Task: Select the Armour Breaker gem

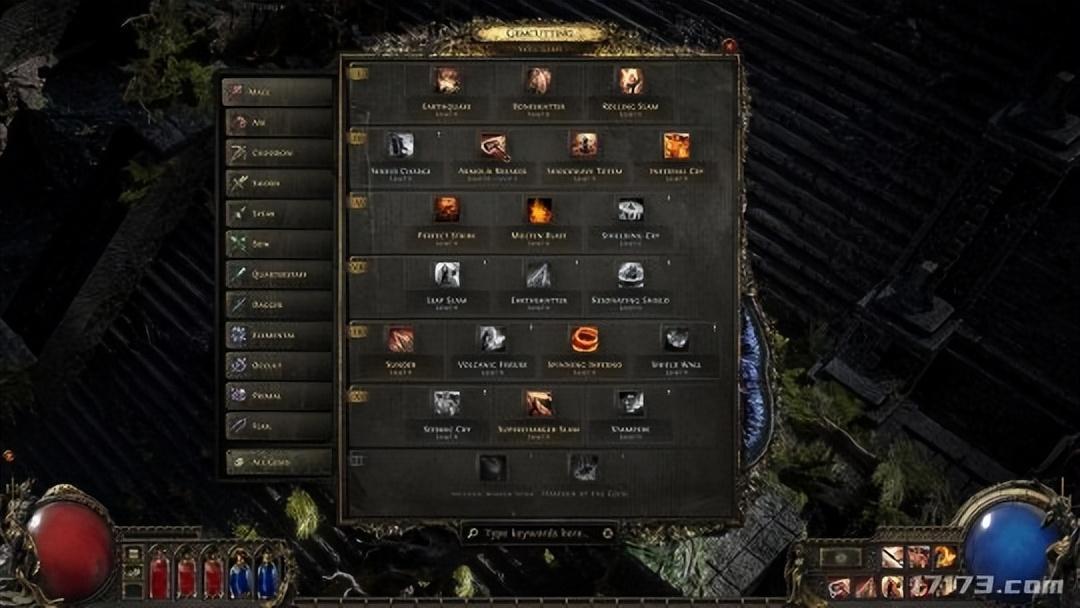Action: pyautogui.click(x=493, y=146)
